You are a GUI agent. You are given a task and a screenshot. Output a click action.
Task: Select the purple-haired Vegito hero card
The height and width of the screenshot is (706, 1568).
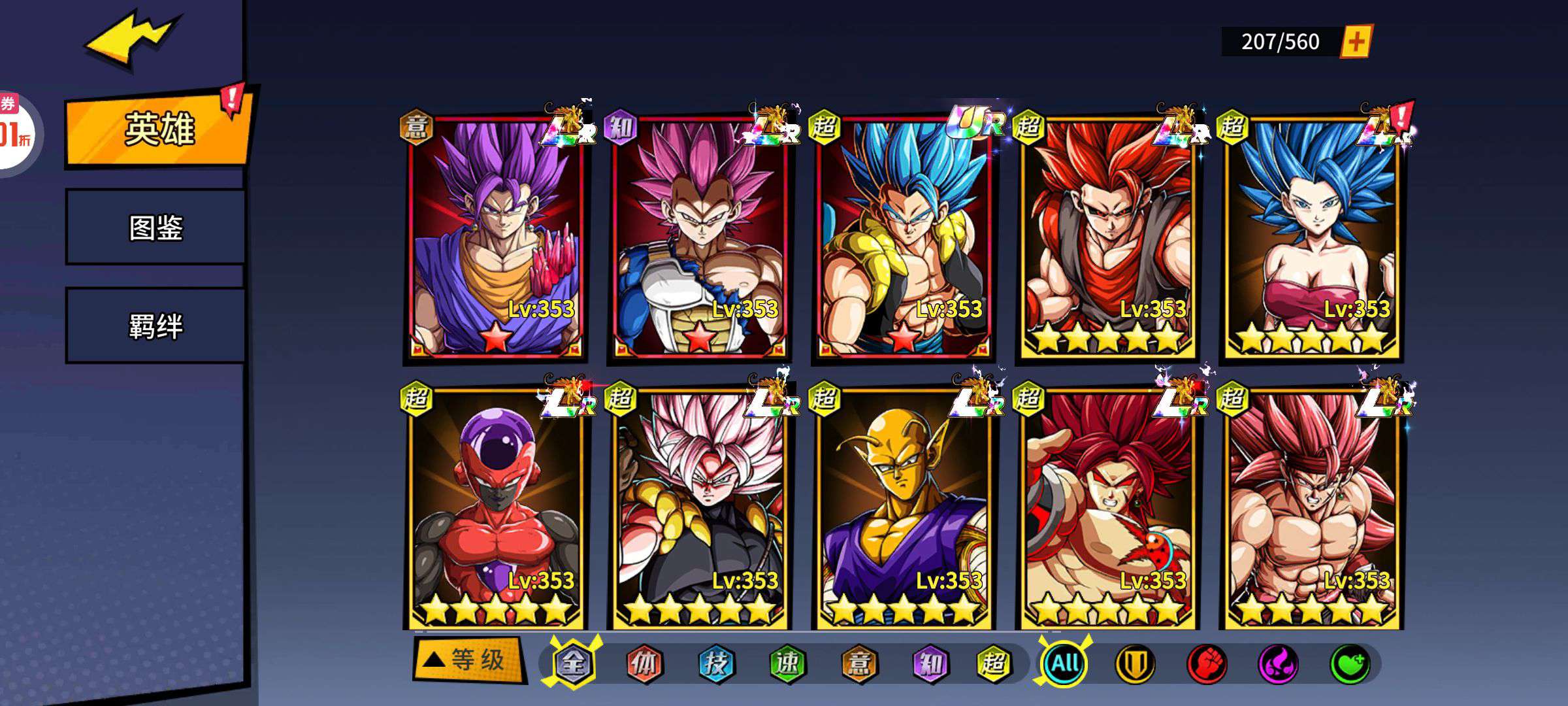point(495,237)
